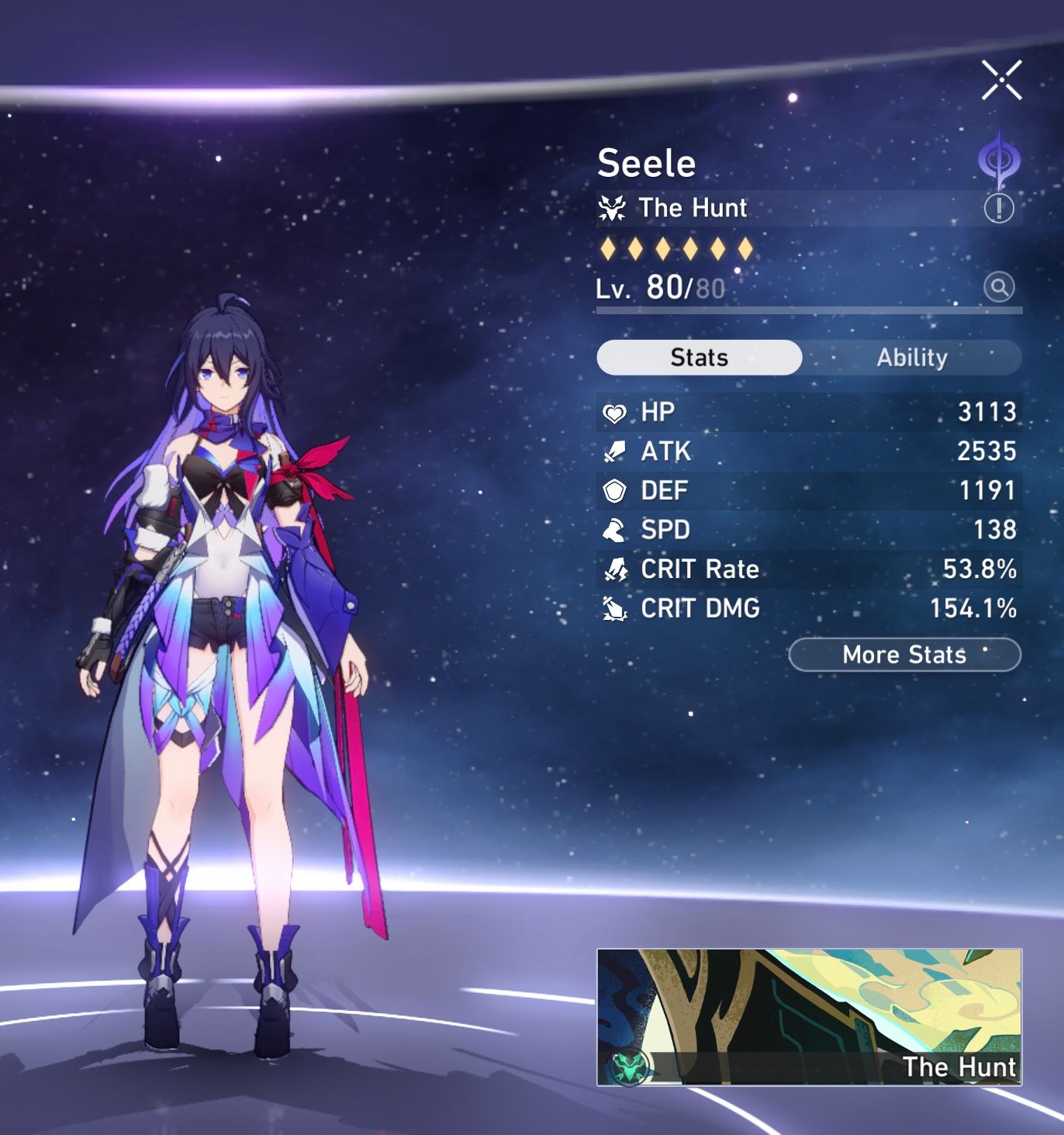Screen dimensions: 1064x1135
Task: Click the CRIT Rate icon
Action: 615,569
